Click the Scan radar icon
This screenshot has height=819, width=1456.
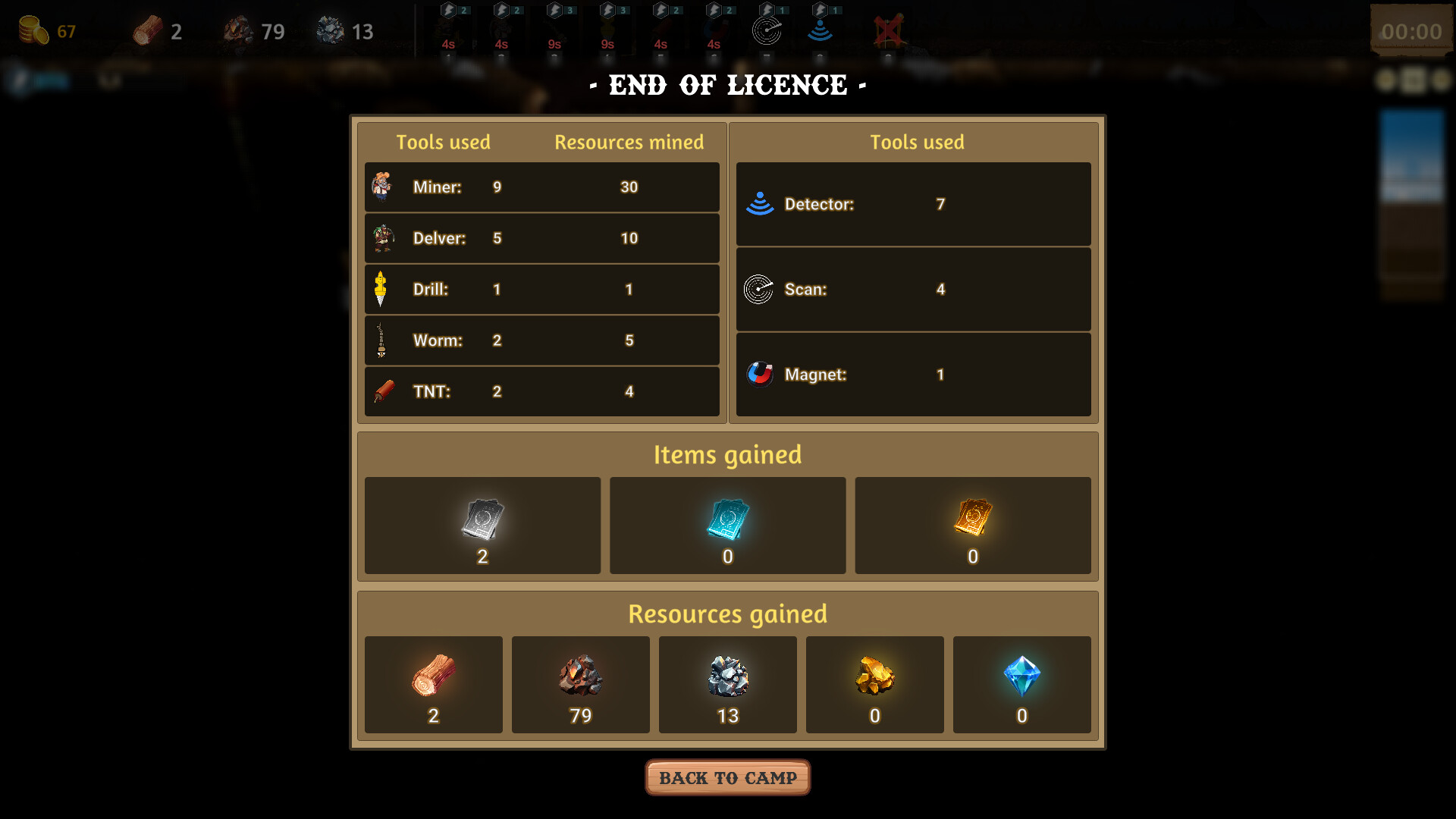click(x=759, y=289)
